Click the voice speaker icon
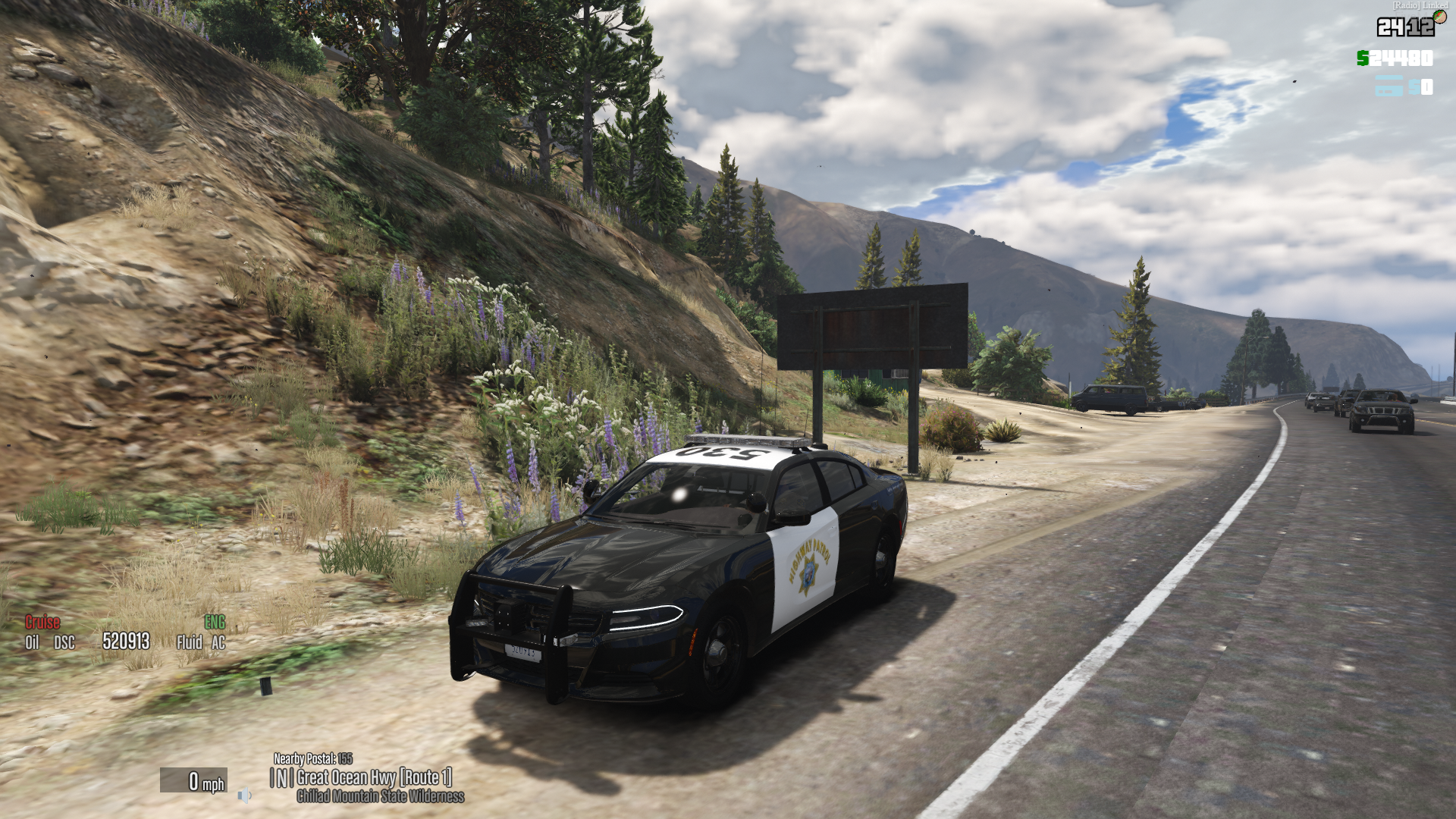 [244, 795]
